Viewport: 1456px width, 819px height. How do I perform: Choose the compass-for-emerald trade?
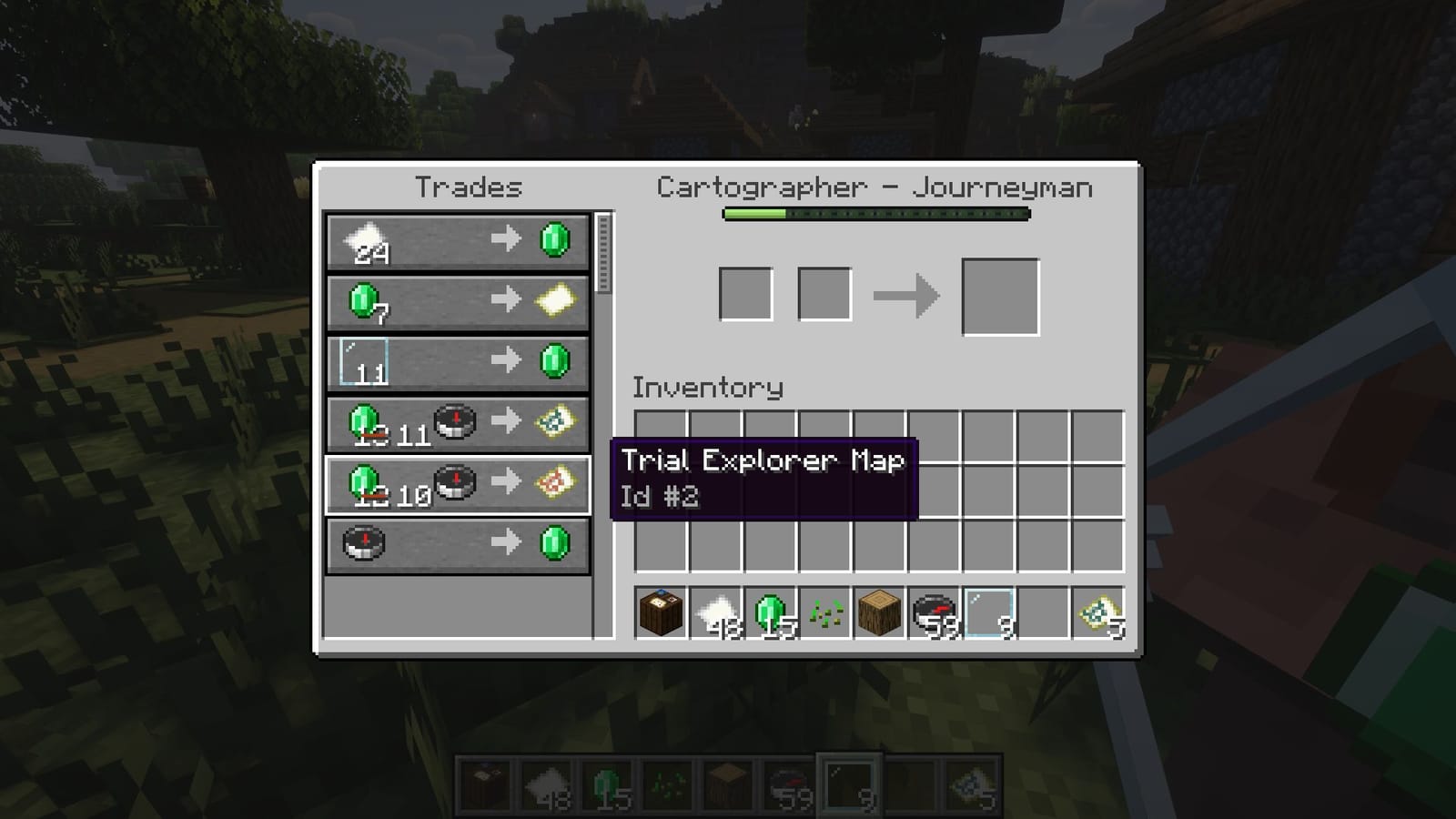click(455, 543)
